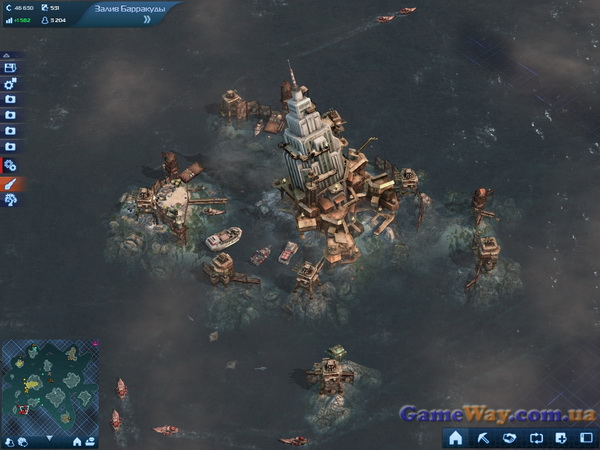The width and height of the screenshot is (600, 450).
Task: Click the plus-document icon in bottom bar
Action: [561, 437]
